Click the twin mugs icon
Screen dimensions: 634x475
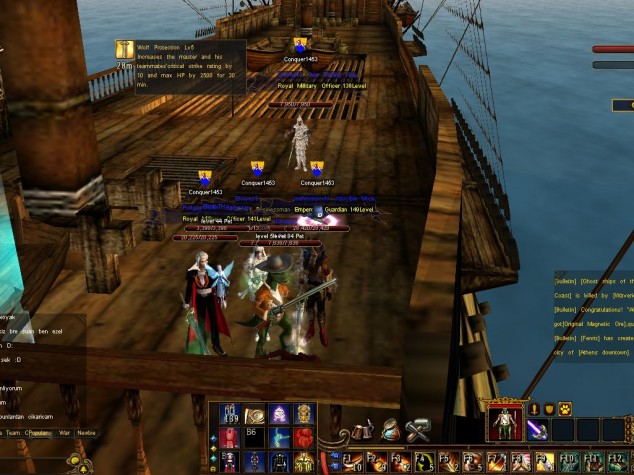tap(363, 429)
